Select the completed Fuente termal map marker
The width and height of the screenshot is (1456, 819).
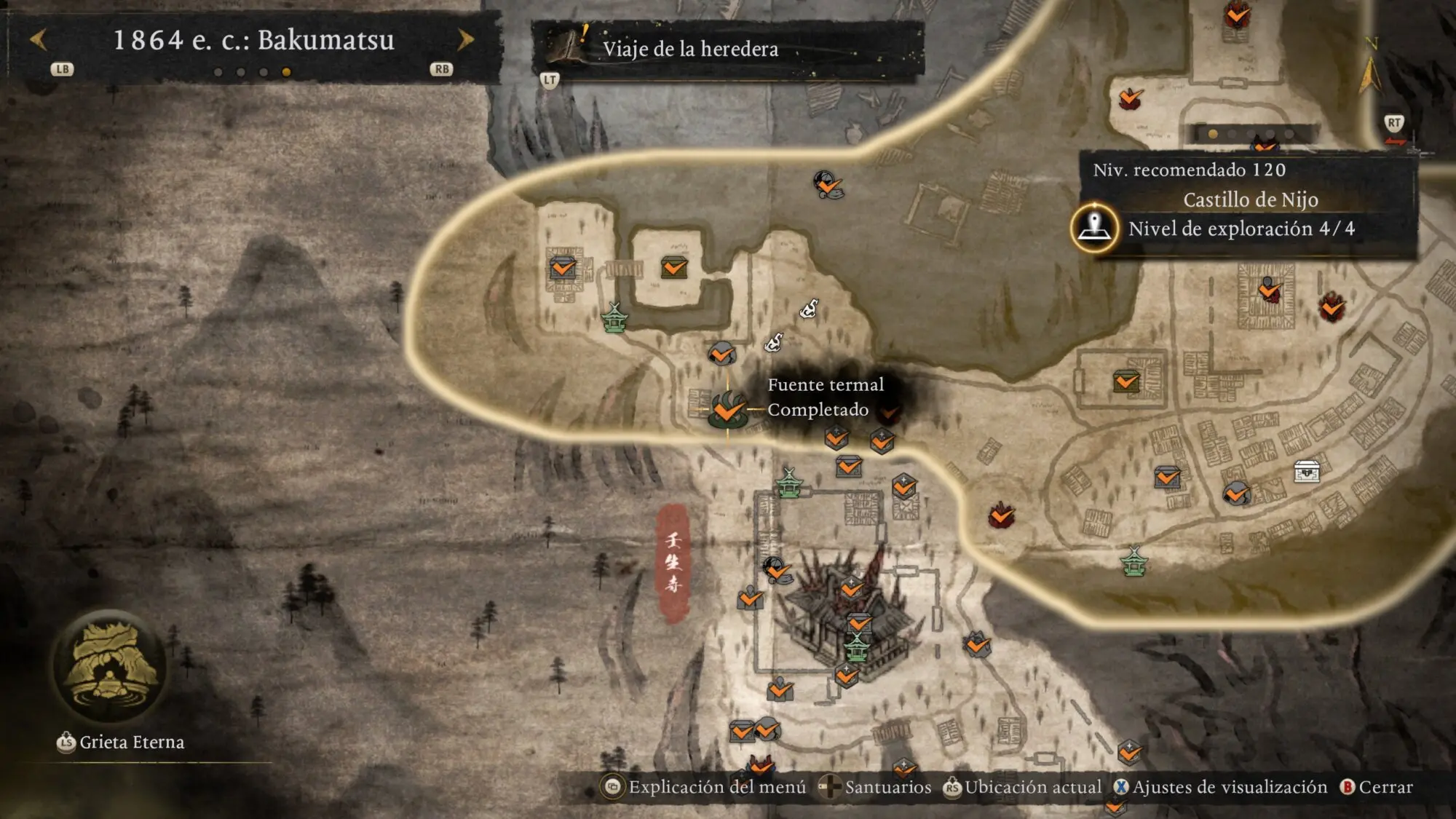click(x=727, y=411)
